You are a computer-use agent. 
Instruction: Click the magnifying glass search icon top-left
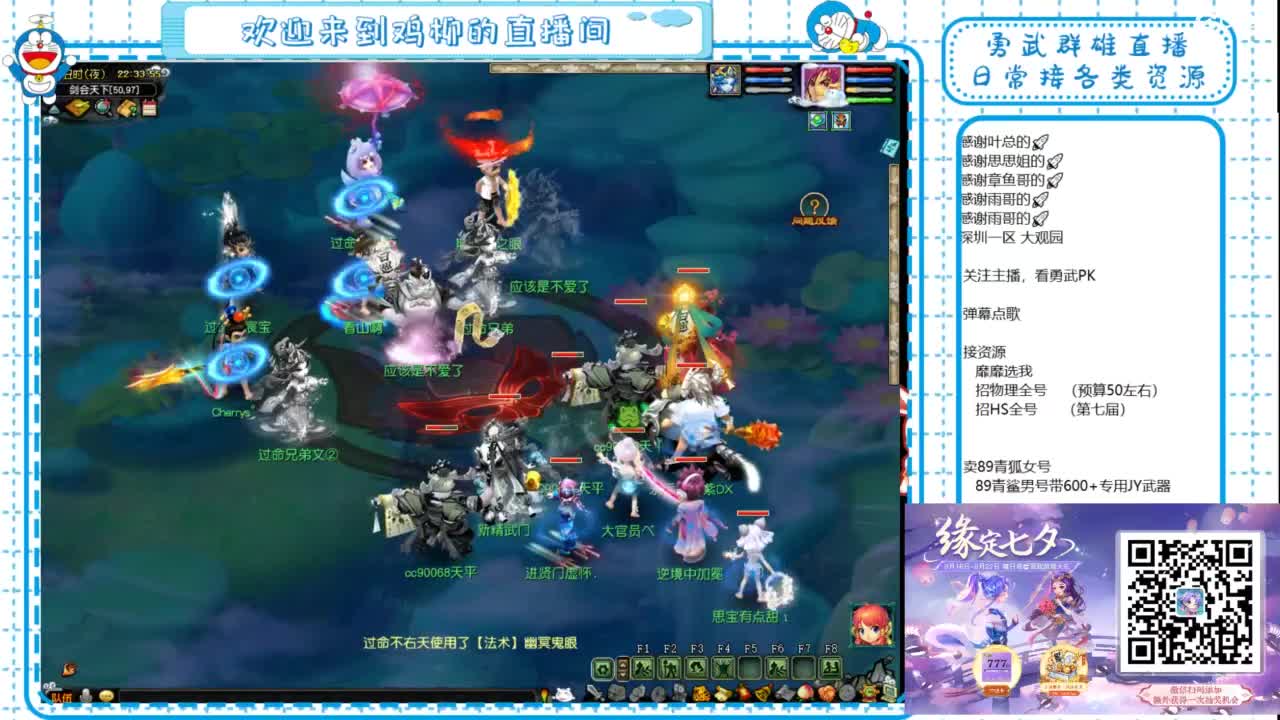[x=104, y=108]
